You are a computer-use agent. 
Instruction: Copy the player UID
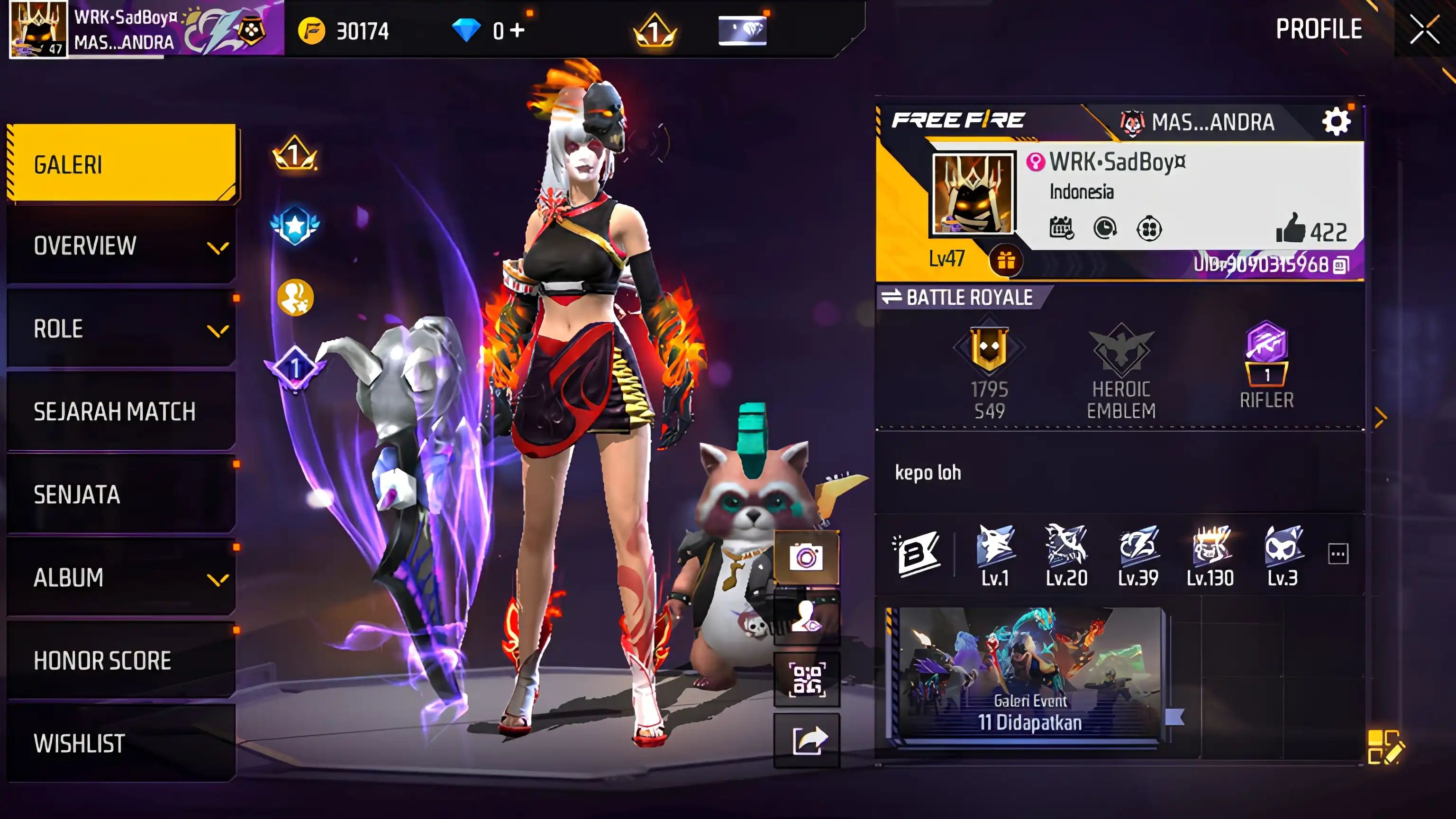(1341, 264)
